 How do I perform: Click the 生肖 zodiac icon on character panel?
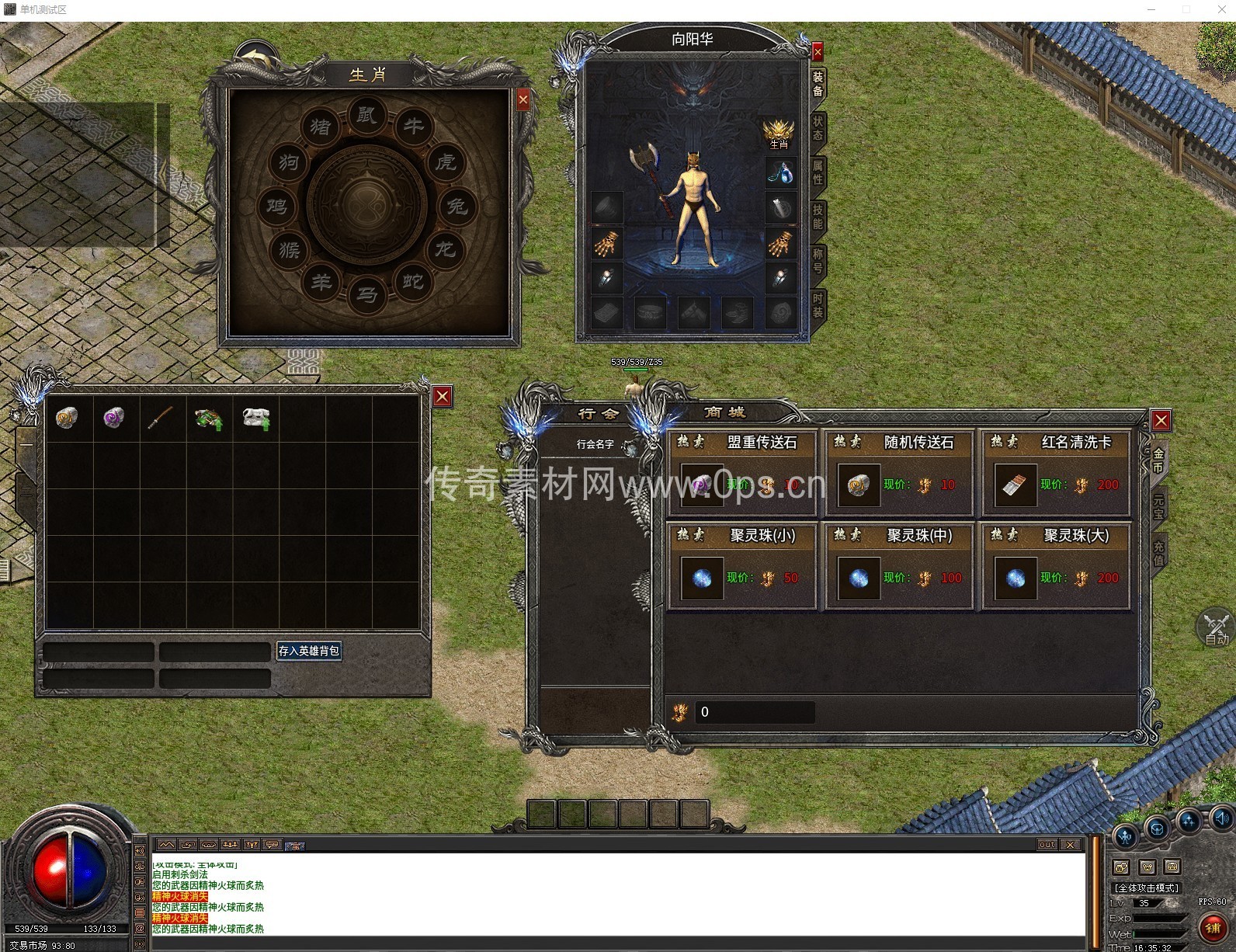779,134
